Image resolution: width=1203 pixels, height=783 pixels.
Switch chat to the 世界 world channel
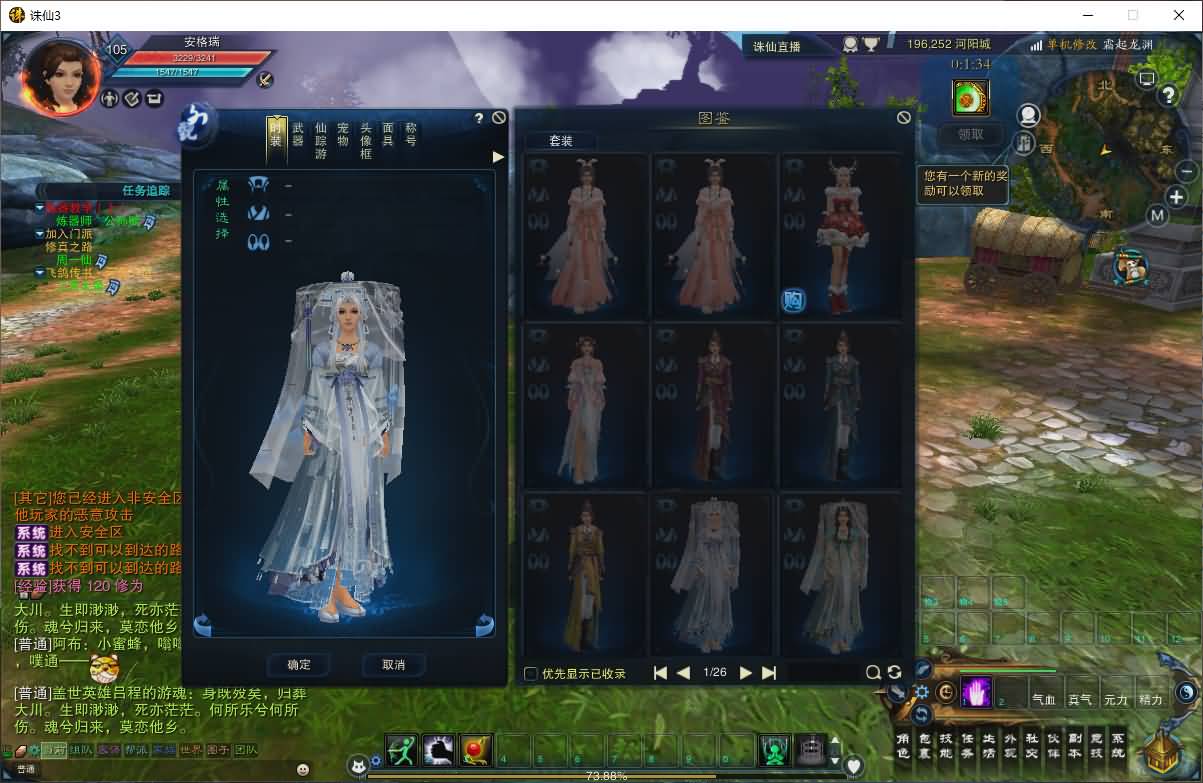click(191, 750)
